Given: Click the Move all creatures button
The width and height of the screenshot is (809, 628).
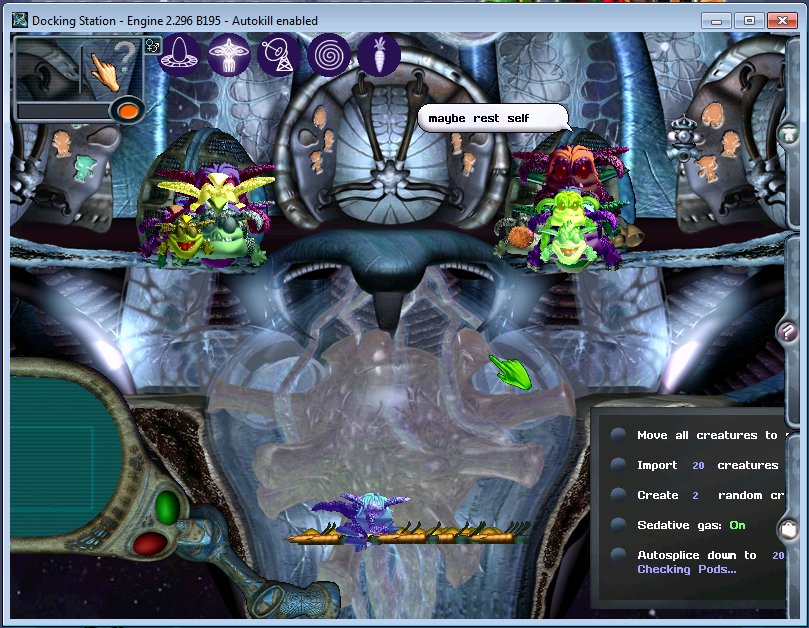Looking at the screenshot, I should tap(619, 435).
